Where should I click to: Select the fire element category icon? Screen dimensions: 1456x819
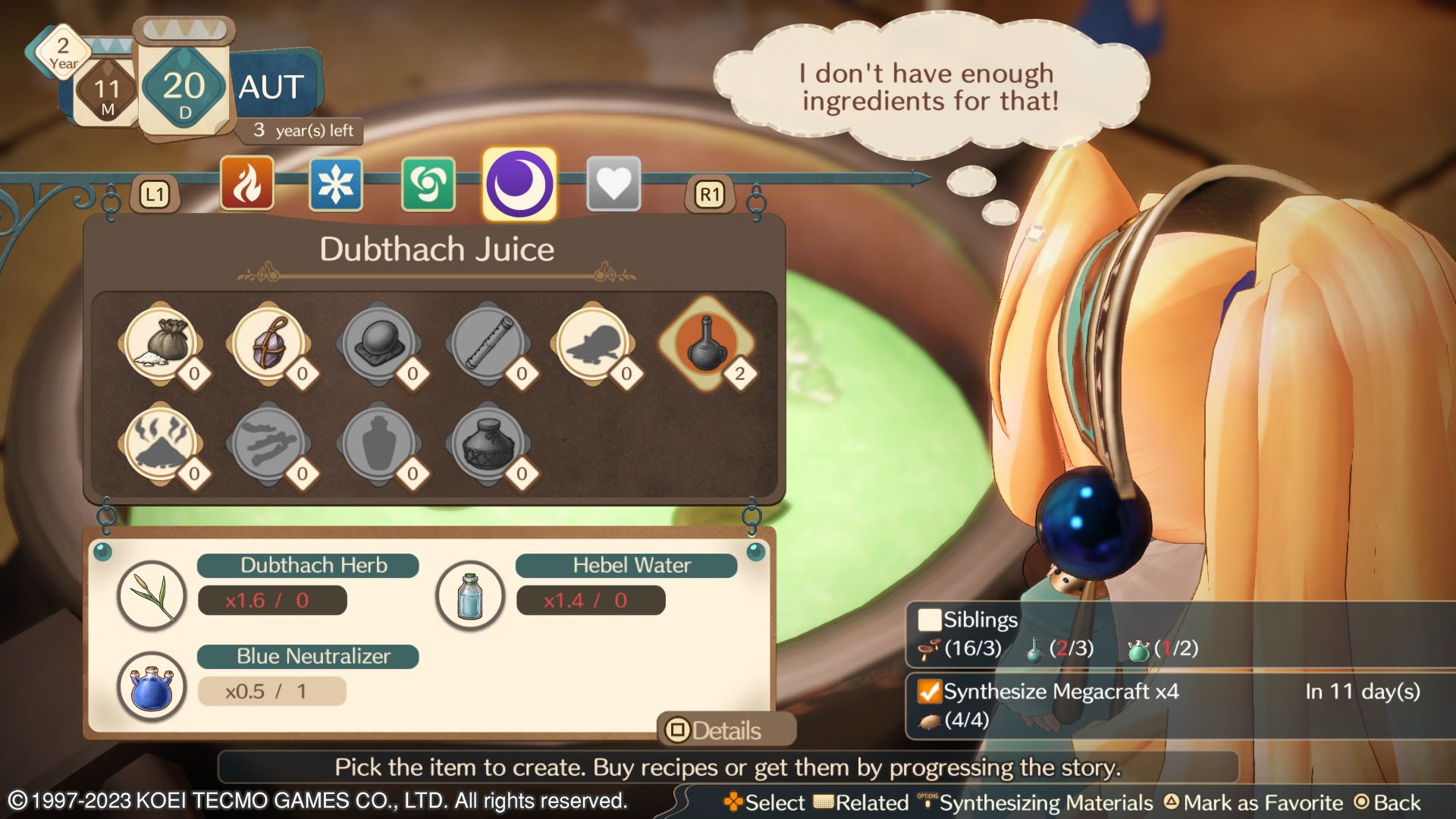click(248, 184)
